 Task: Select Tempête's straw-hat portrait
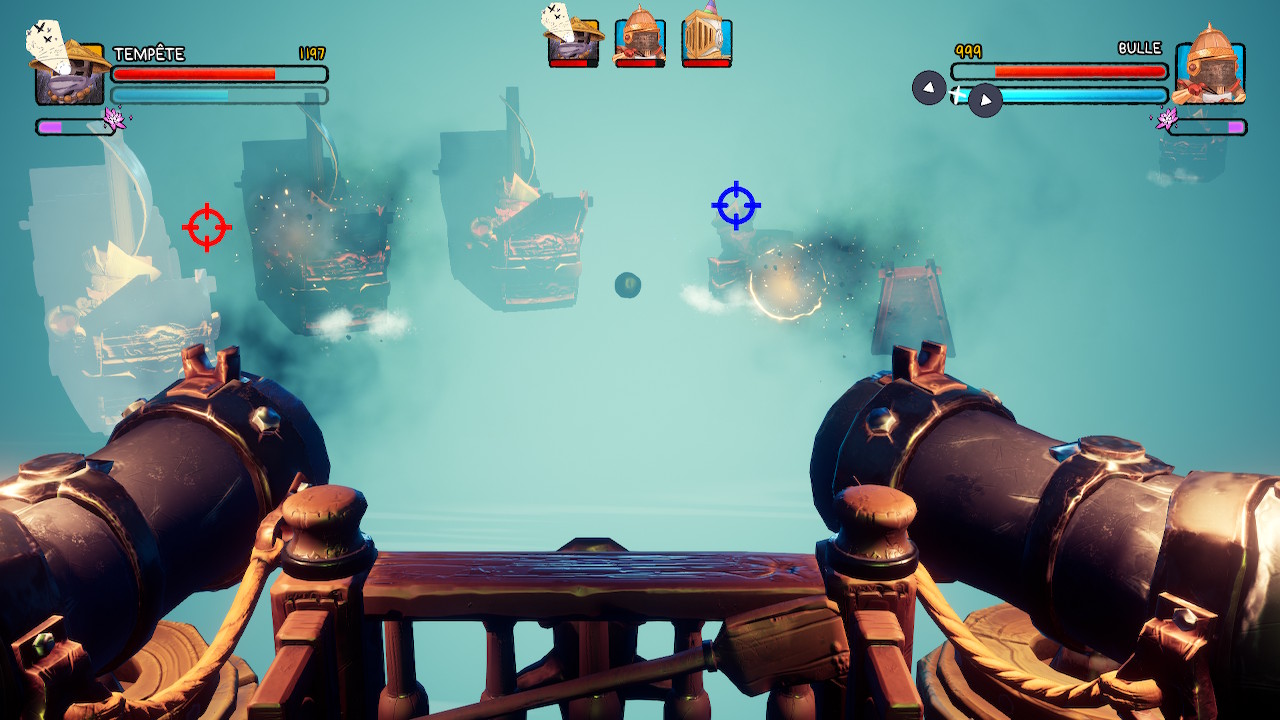click(69, 70)
